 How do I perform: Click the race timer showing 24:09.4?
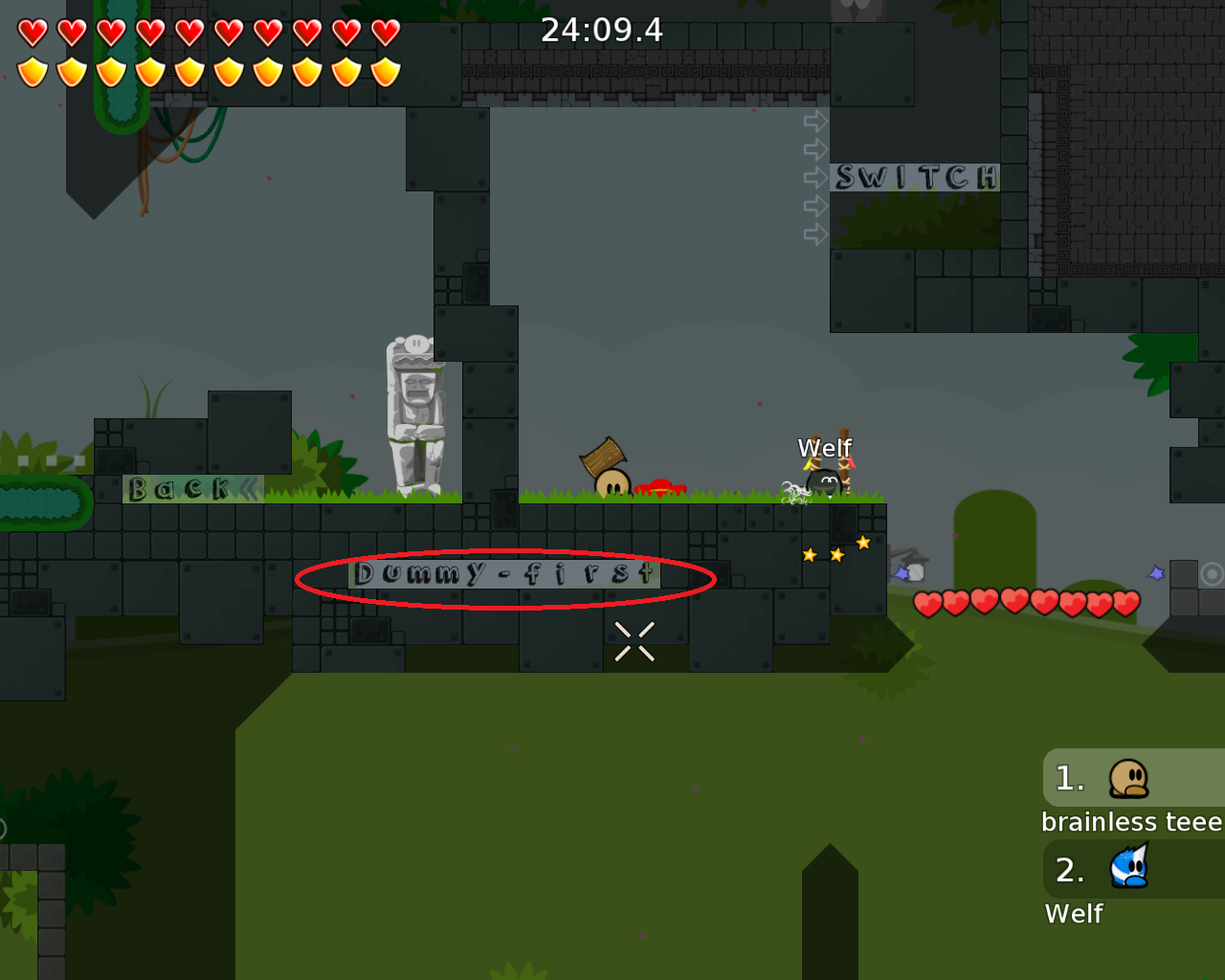pyautogui.click(x=602, y=30)
